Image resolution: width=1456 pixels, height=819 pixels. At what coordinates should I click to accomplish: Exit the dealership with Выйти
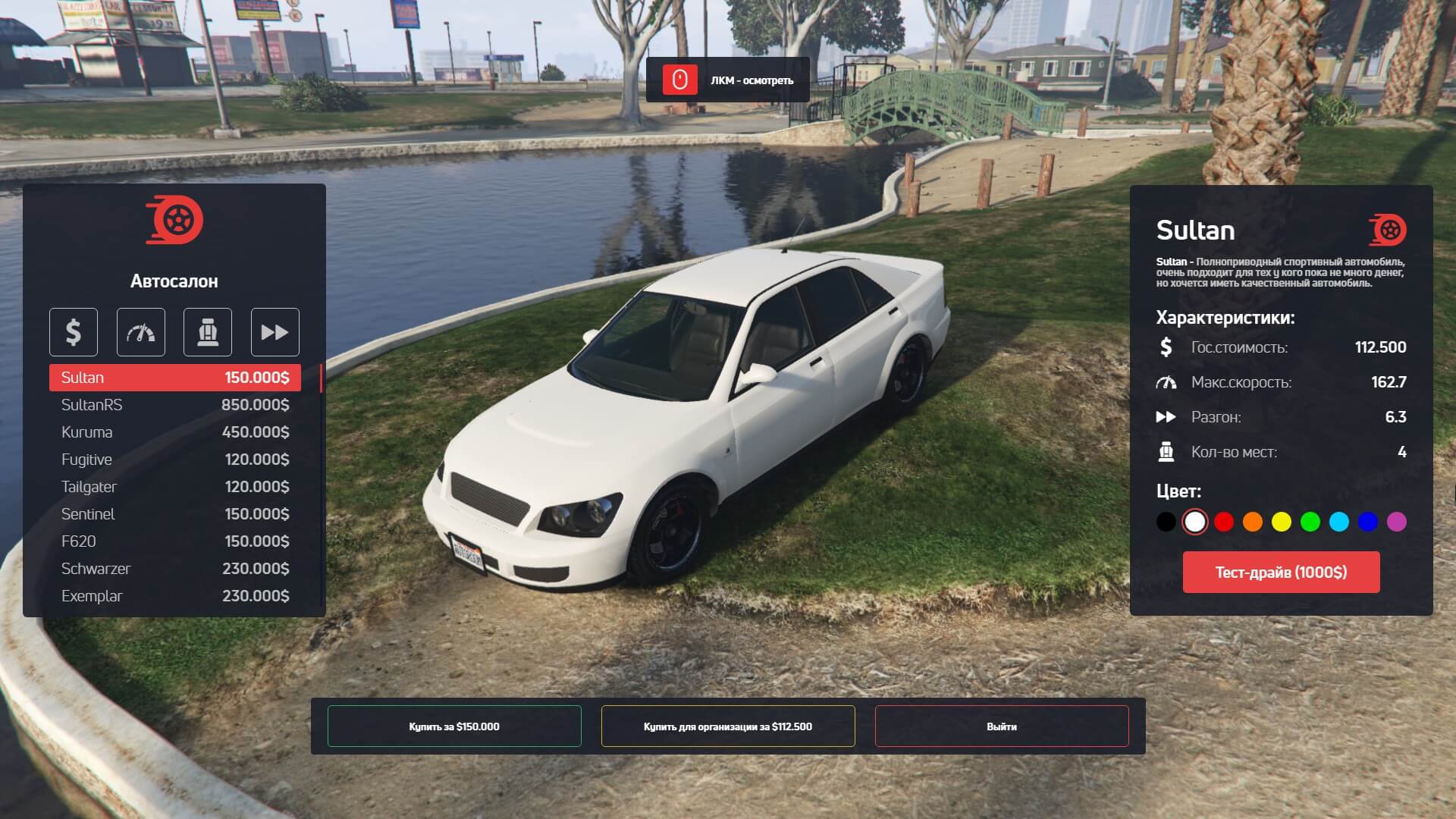[1002, 726]
